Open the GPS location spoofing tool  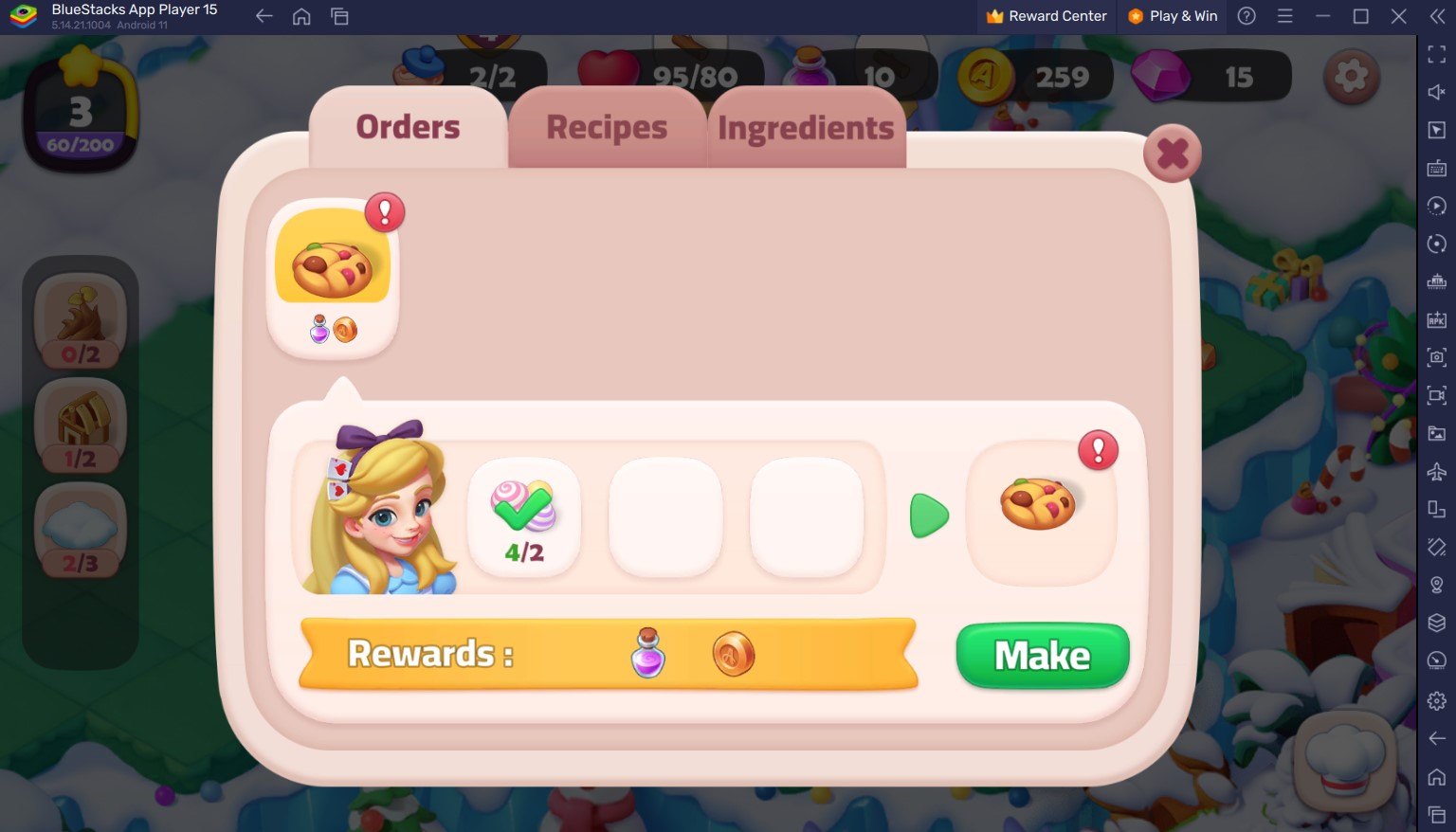tap(1436, 585)
